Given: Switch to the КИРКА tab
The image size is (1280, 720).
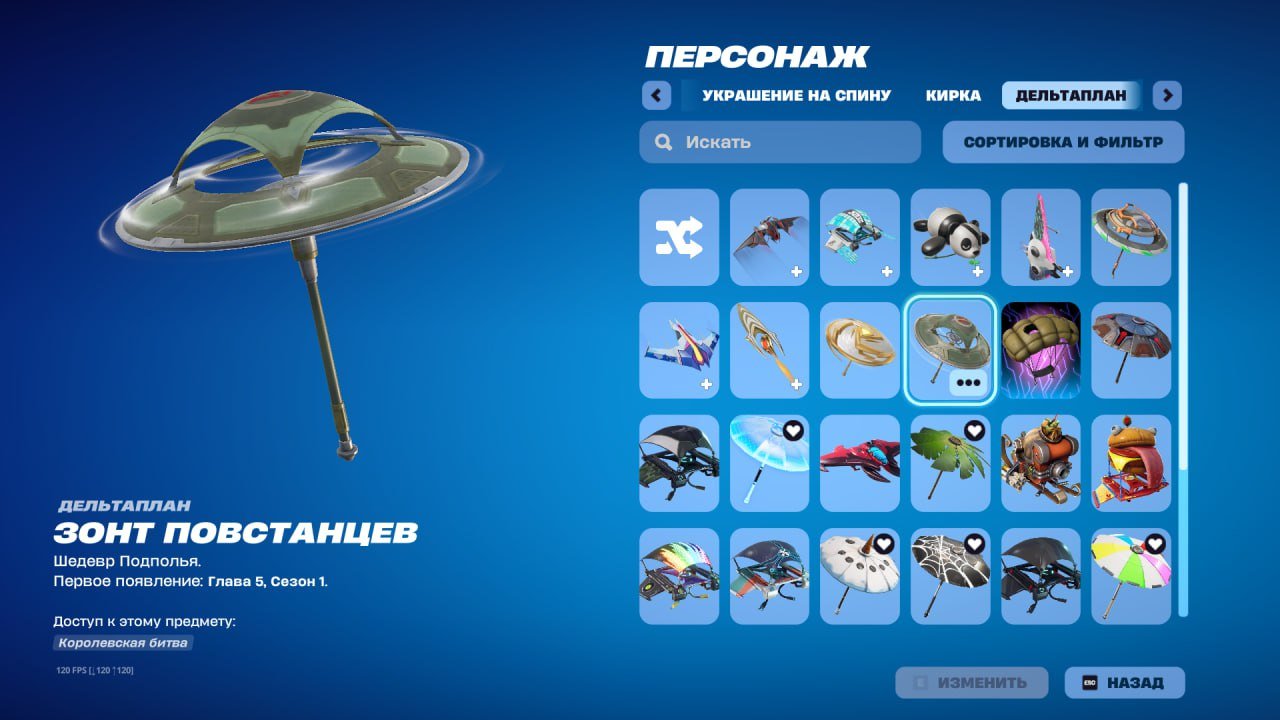Looking at the screenshot, I should coord(955,95).
